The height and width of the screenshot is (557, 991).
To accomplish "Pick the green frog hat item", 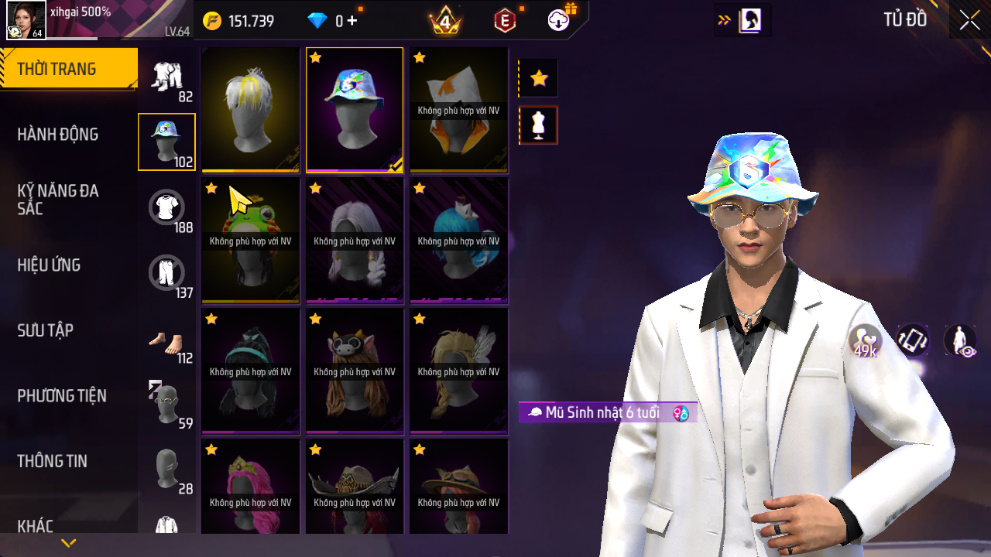I will click(x=251, y=240).
